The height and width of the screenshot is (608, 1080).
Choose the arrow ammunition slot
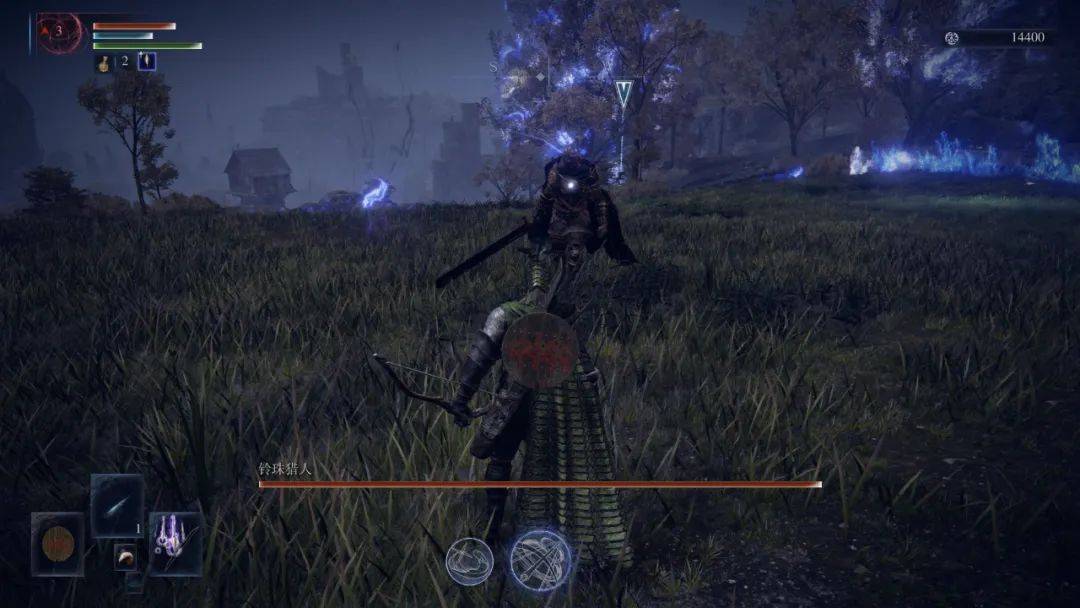click(x=117, y=506)
